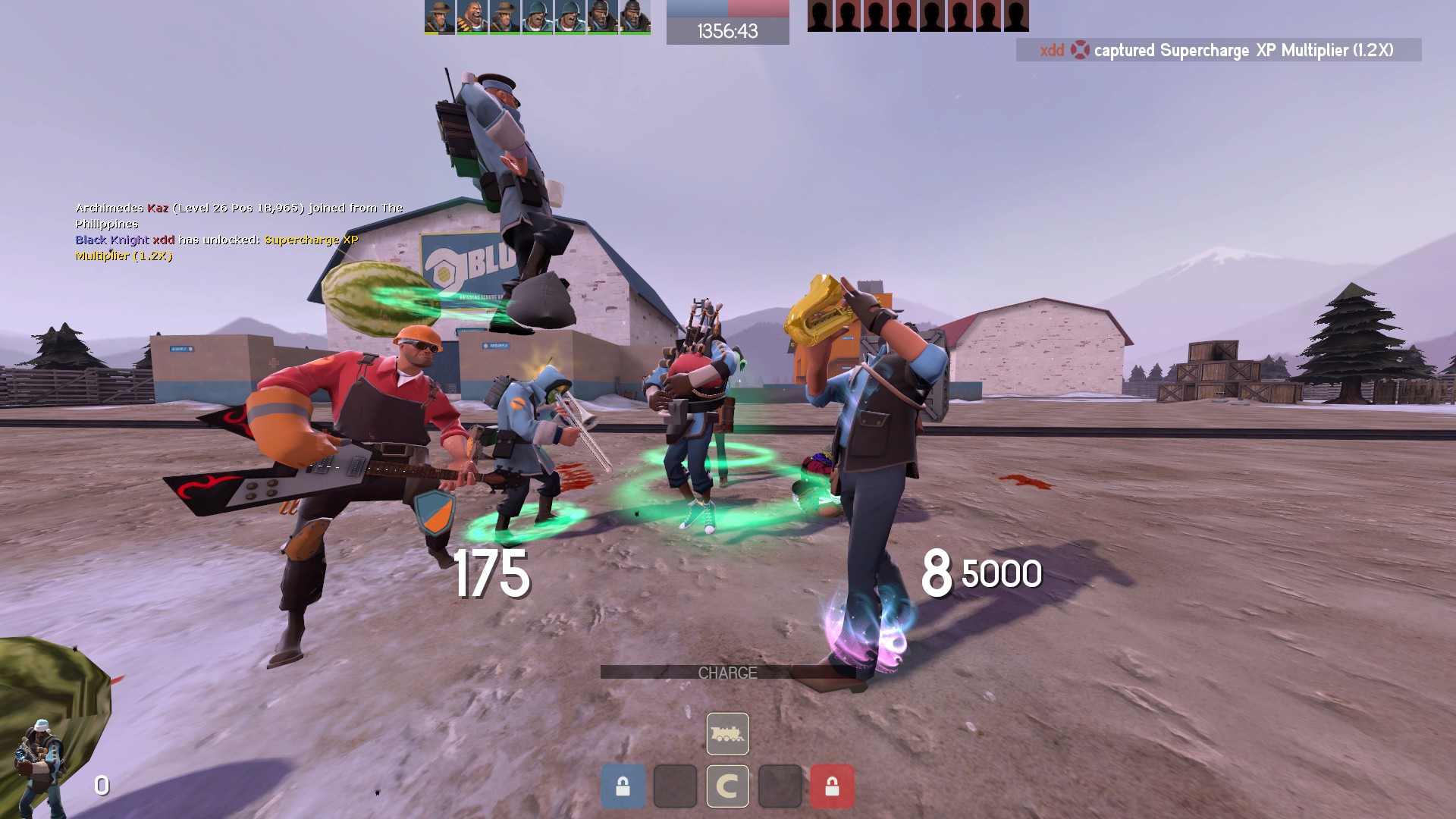Select the blue locked control point icon

(x=623, y=786)
